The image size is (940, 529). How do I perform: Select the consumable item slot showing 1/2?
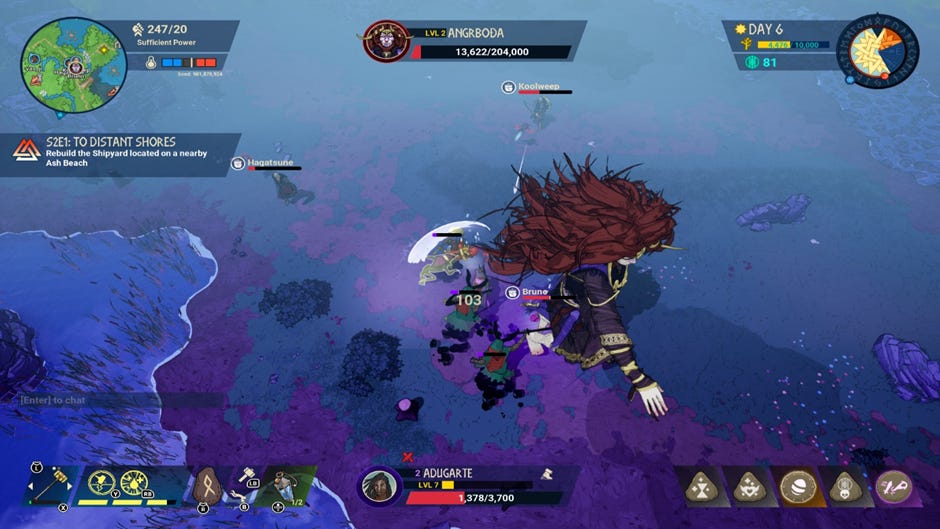tap(287, 486)
